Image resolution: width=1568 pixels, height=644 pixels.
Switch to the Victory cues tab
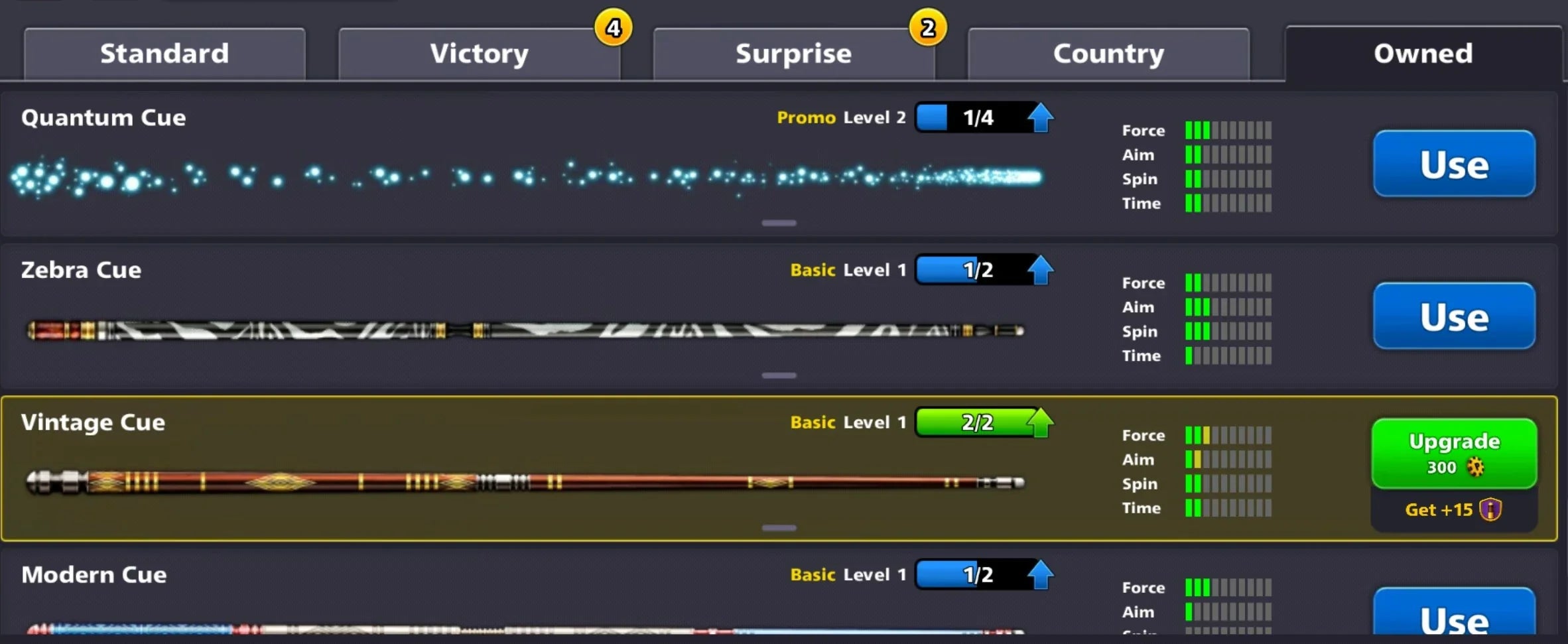click(479, 53)
